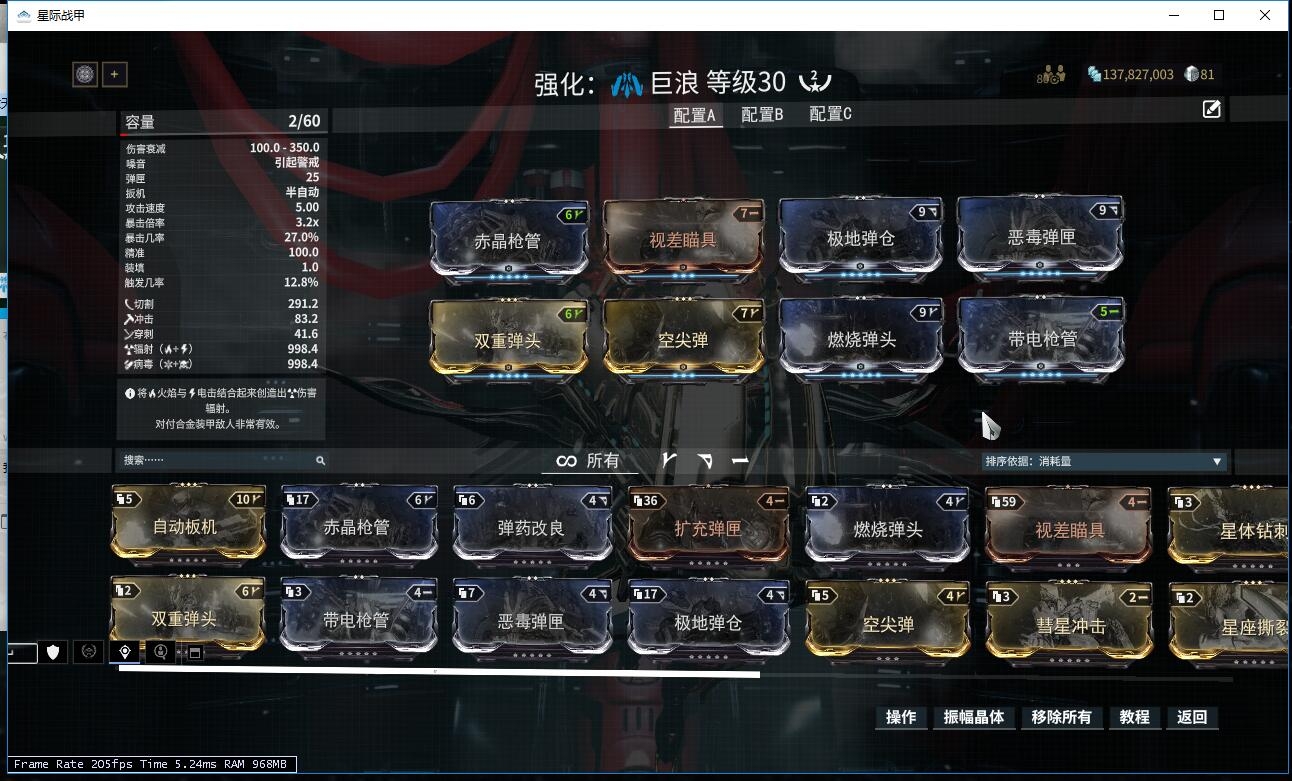Toggle the dash polarity filter
This screenshot has width=1292, height=781.
coord(740,461)
